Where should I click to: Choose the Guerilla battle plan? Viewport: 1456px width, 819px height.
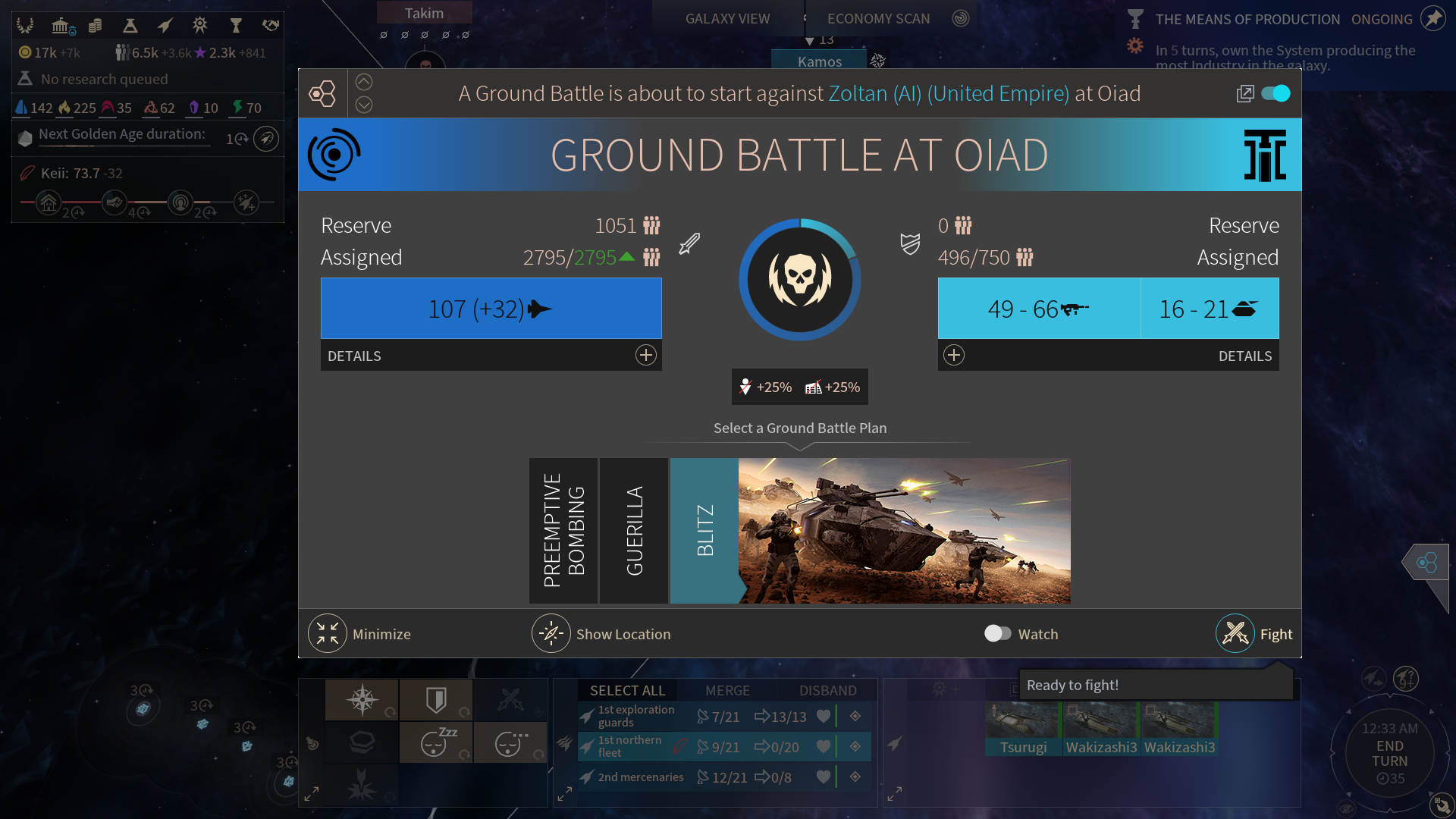point(634,531)
